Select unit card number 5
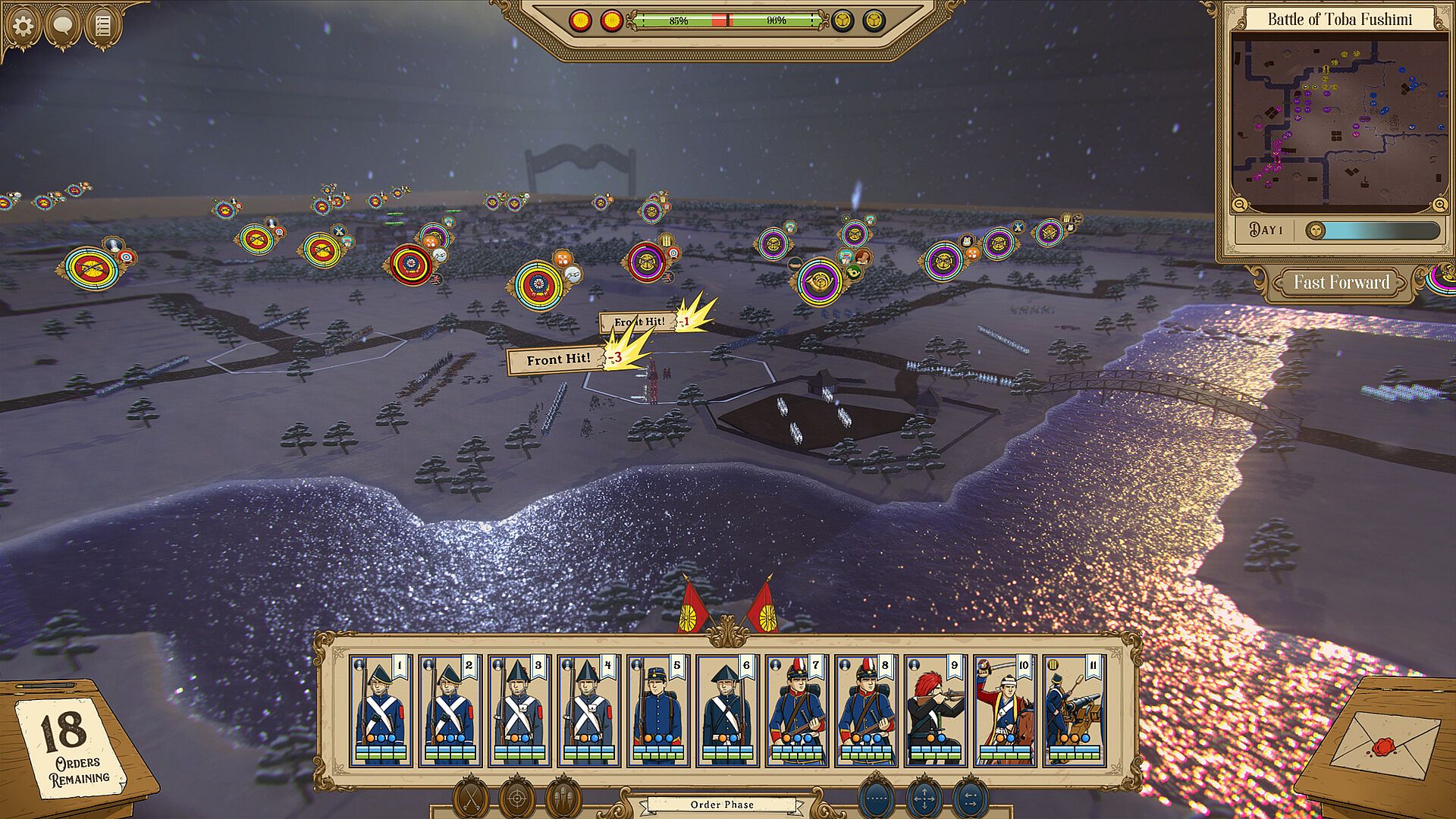 pos(658,711)
